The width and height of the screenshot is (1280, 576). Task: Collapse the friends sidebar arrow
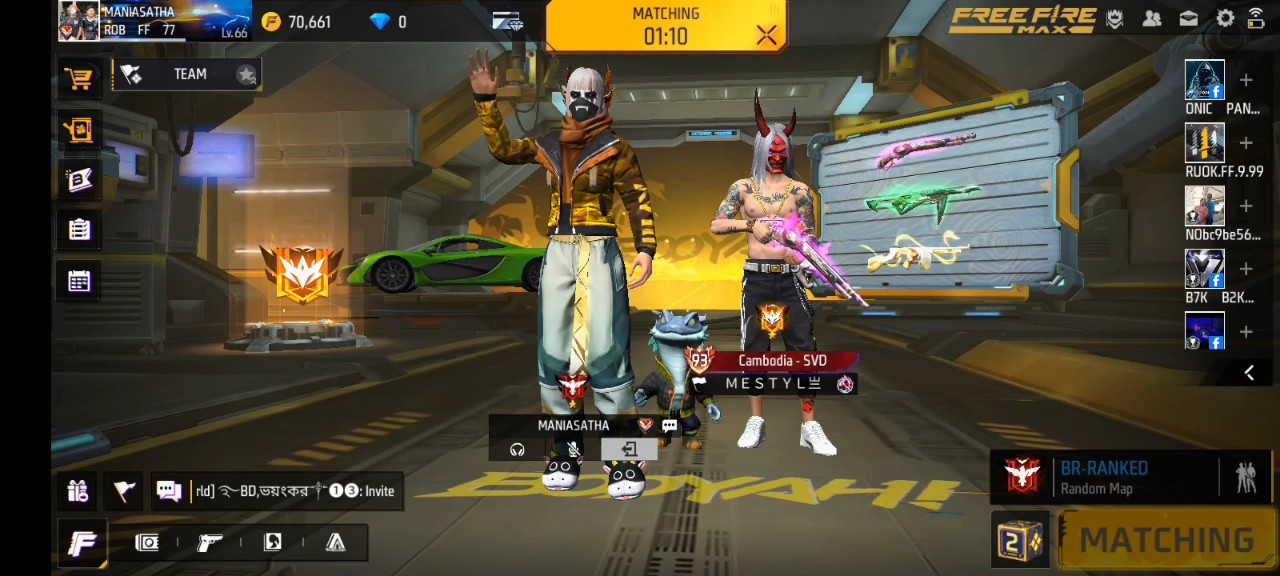click(x=1249, y=373)
